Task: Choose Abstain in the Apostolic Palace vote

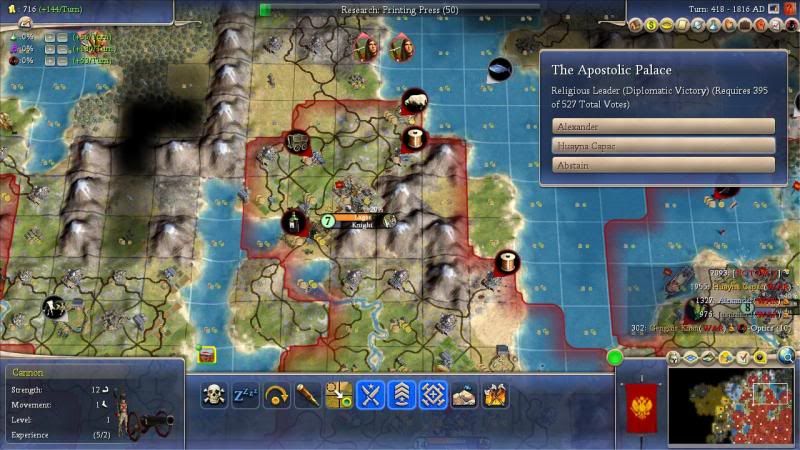Action: tap(663, 165)
